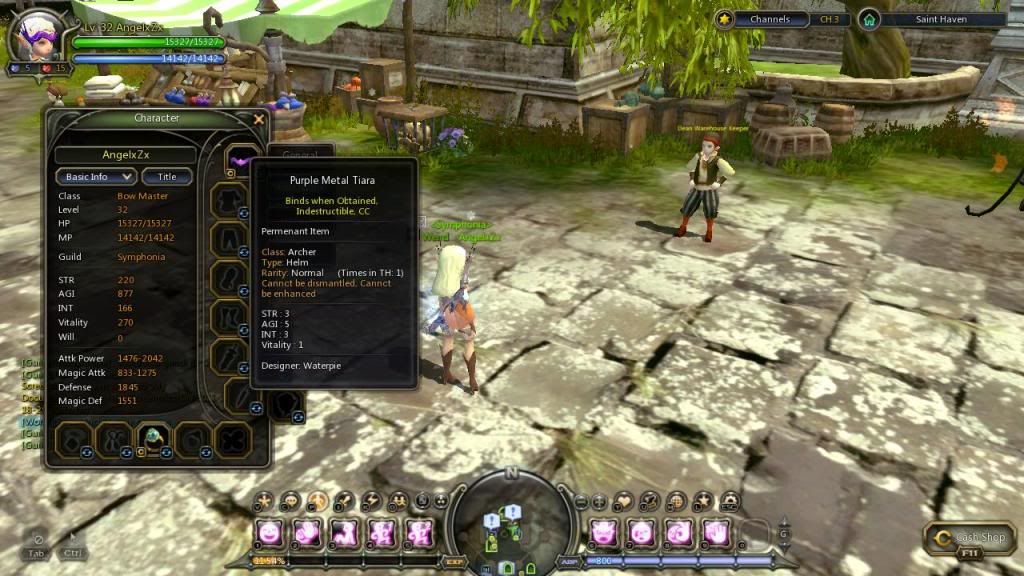Select the green ring accessory slot
The width and height of the screenshot is (1024, 576).
(152, 437)
